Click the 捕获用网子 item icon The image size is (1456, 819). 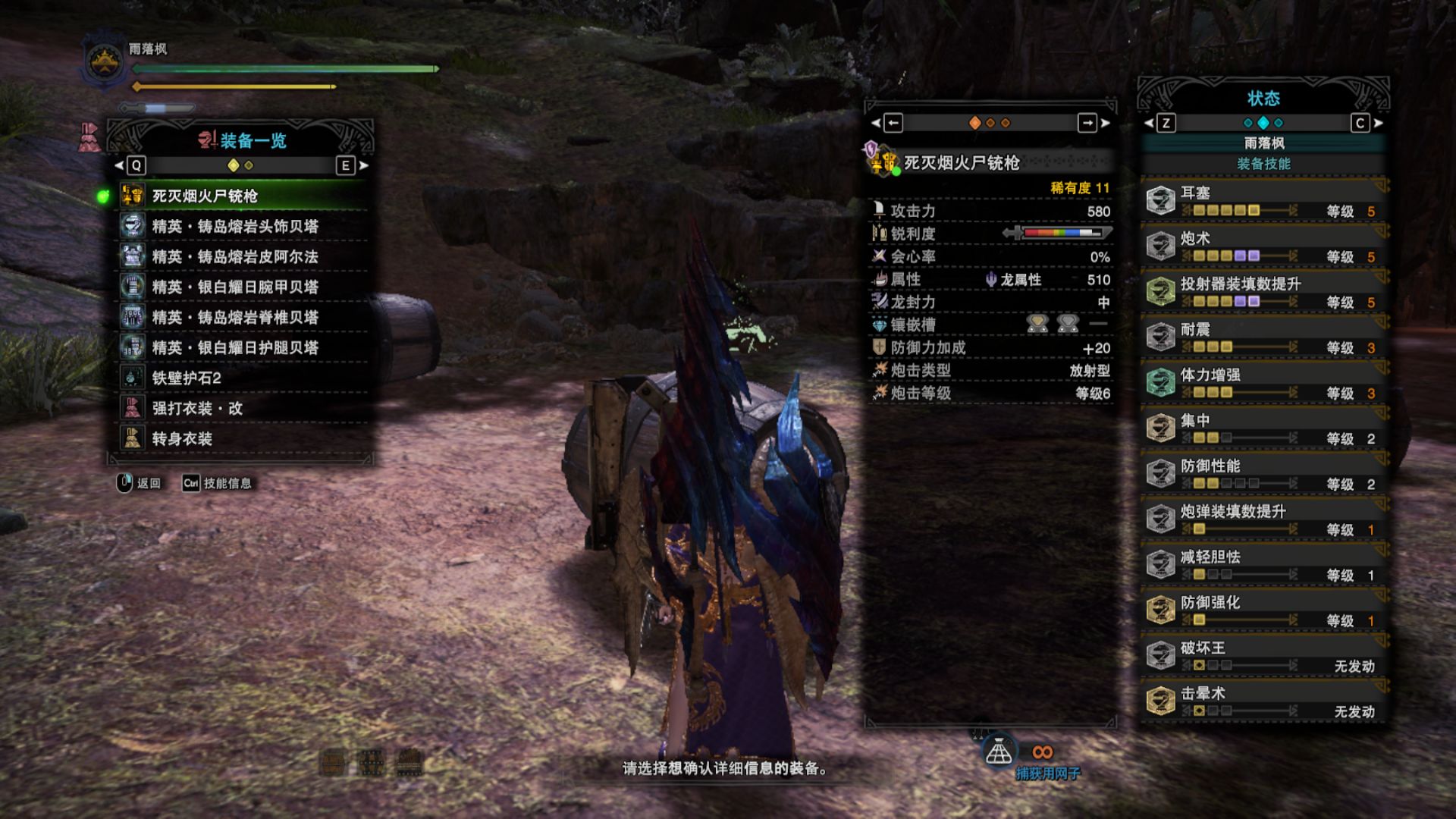pos(998,752)
